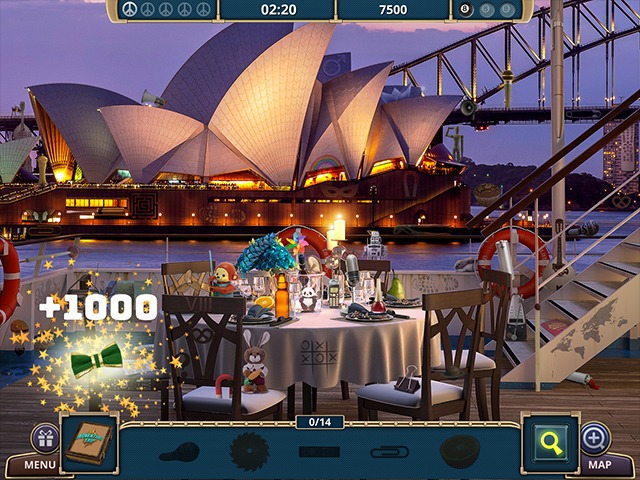Select the microphone silhouette in item bar
This screenshot has width=640, height=480.
tap(180, 452)
